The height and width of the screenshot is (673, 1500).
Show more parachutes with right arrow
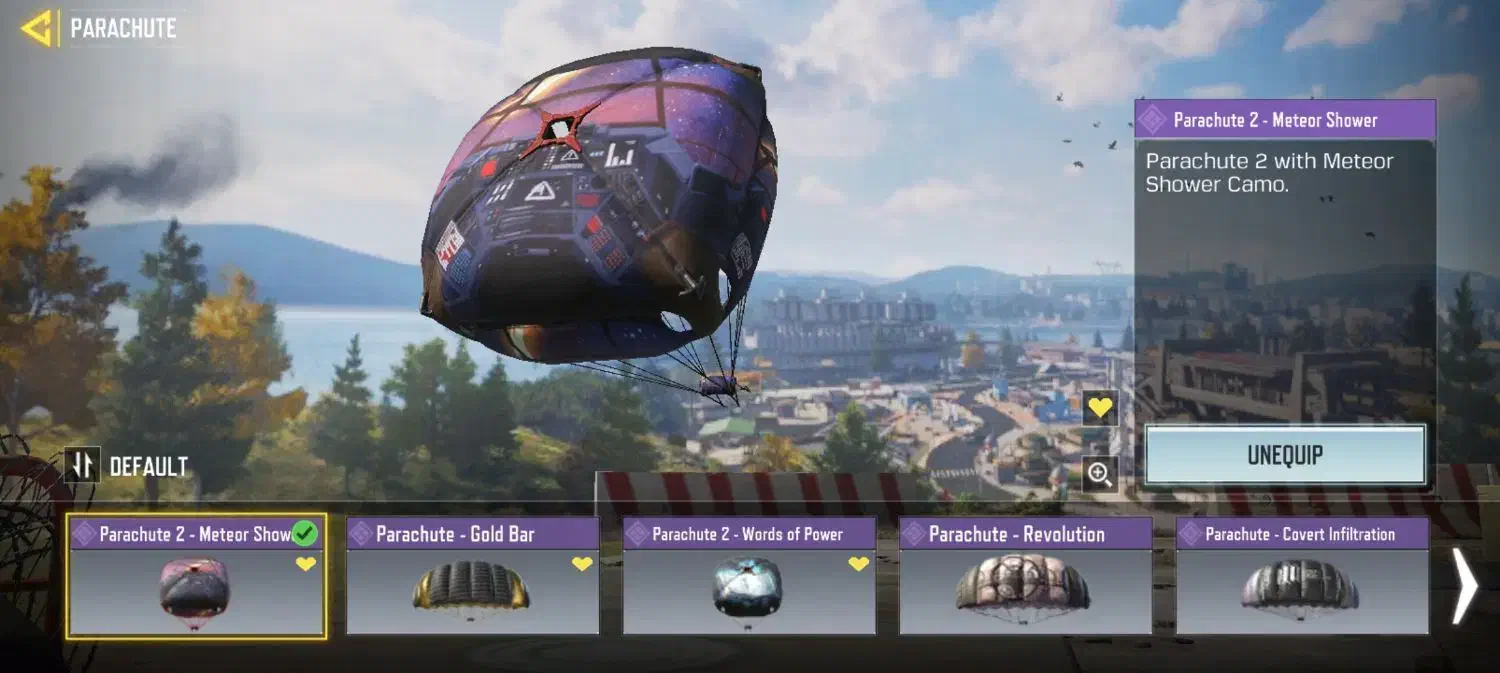(x=1464, y=586)
